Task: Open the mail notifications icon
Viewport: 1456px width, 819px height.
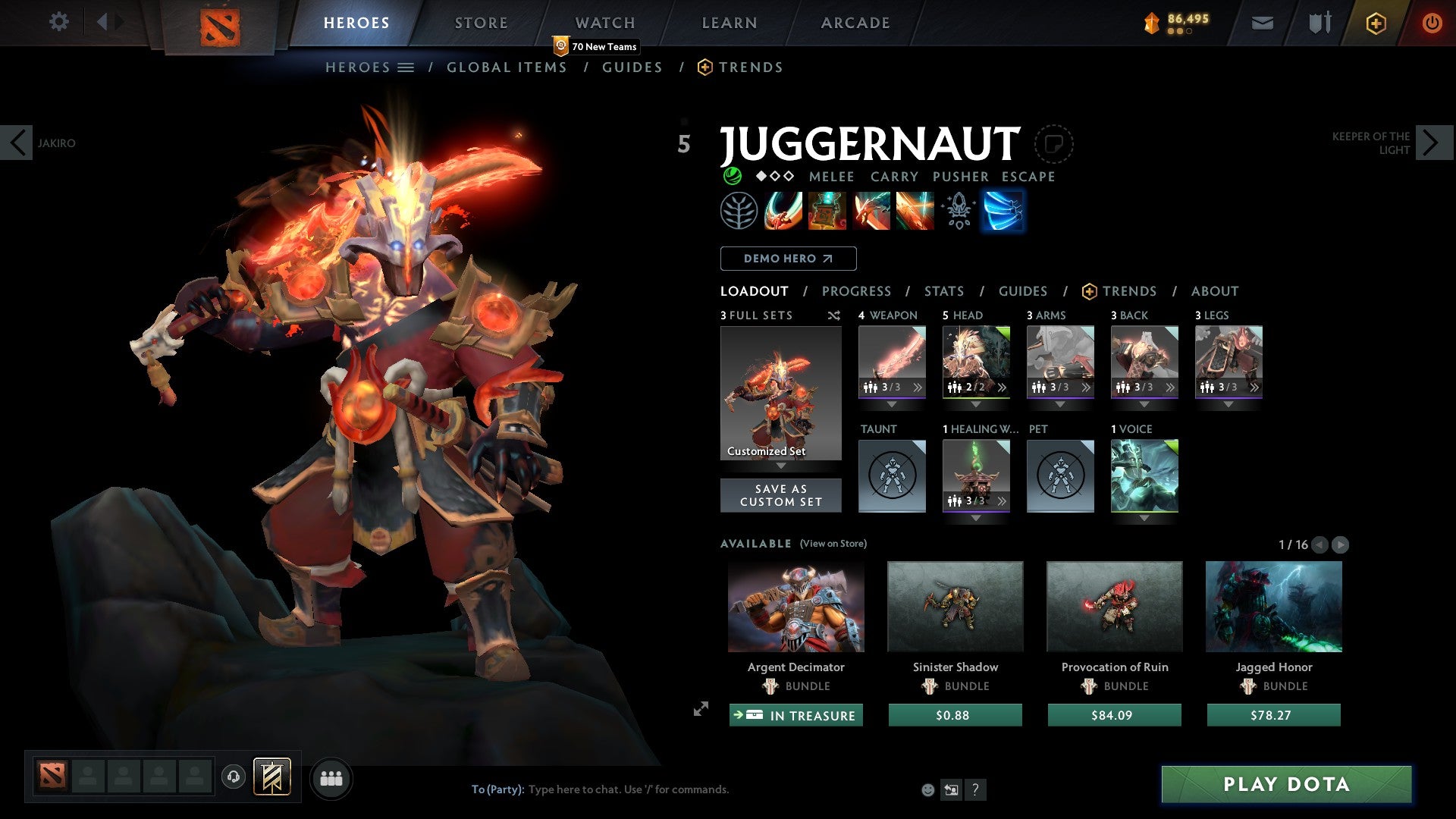Action: 1263,23
